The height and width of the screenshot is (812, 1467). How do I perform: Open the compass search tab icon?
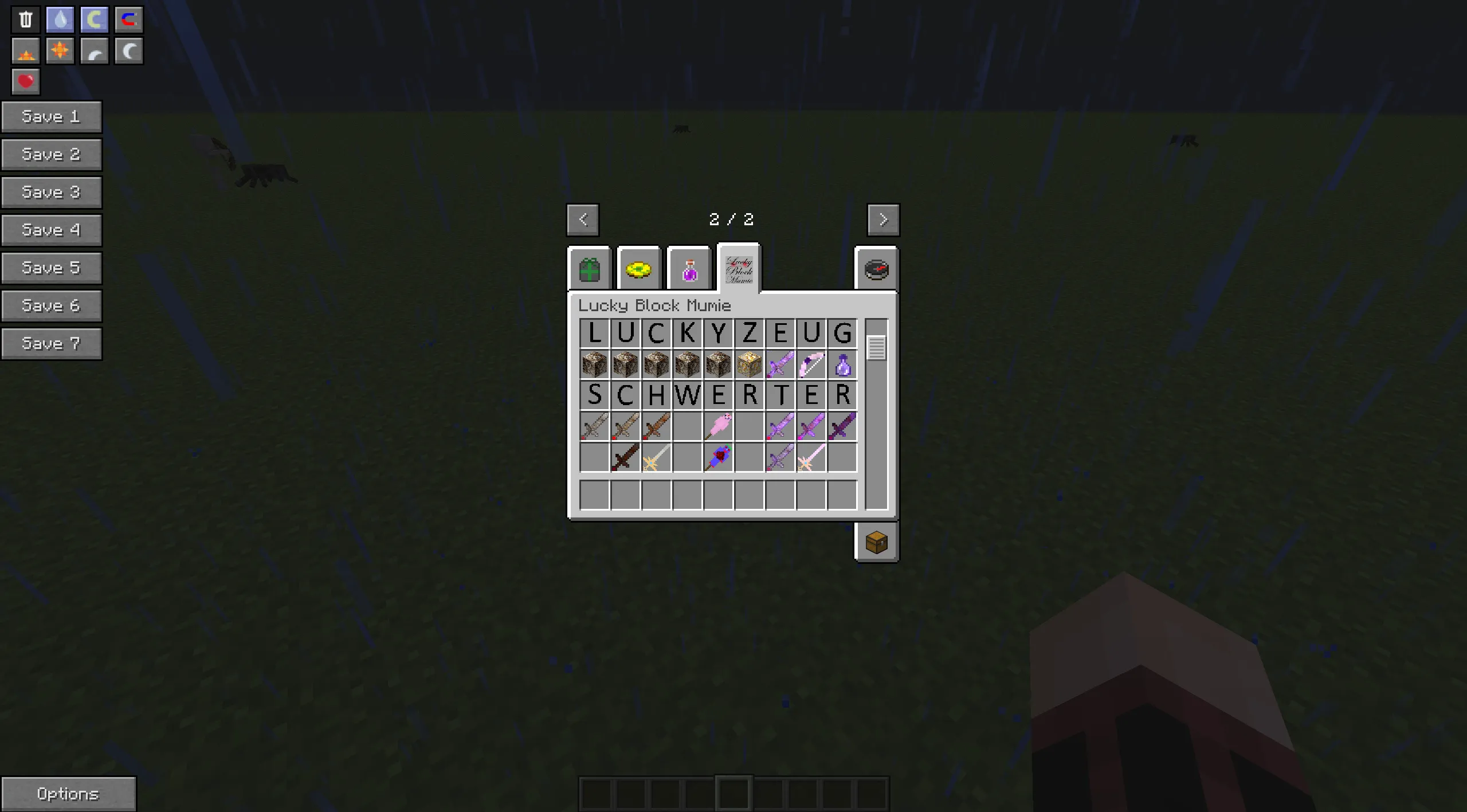click(x=876, y=269)
